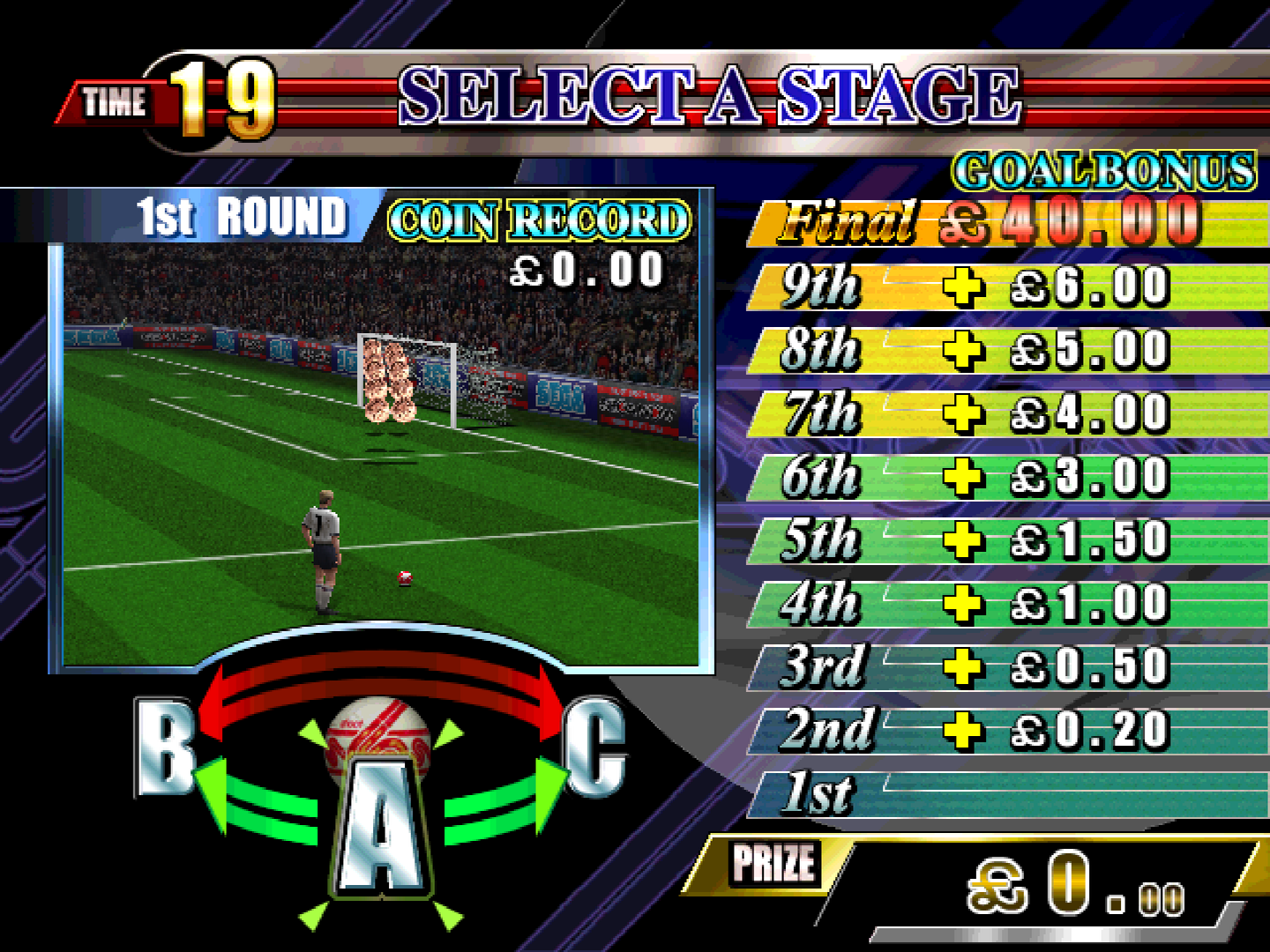Image resolution: width=1270 pixels, height=952 pixels.
Task: Pick stage C
Action: click(x=595, y=746)
